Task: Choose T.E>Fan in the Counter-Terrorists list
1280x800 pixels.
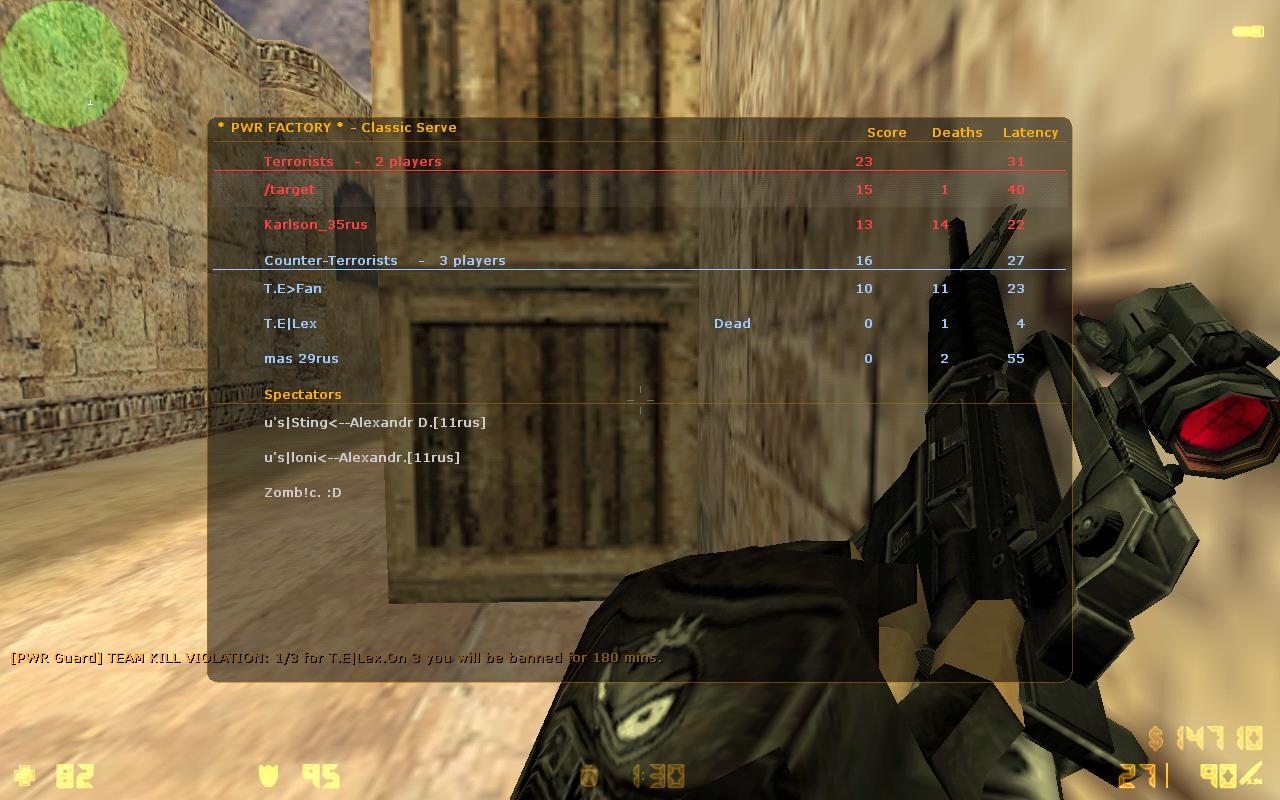Action: 293,288
